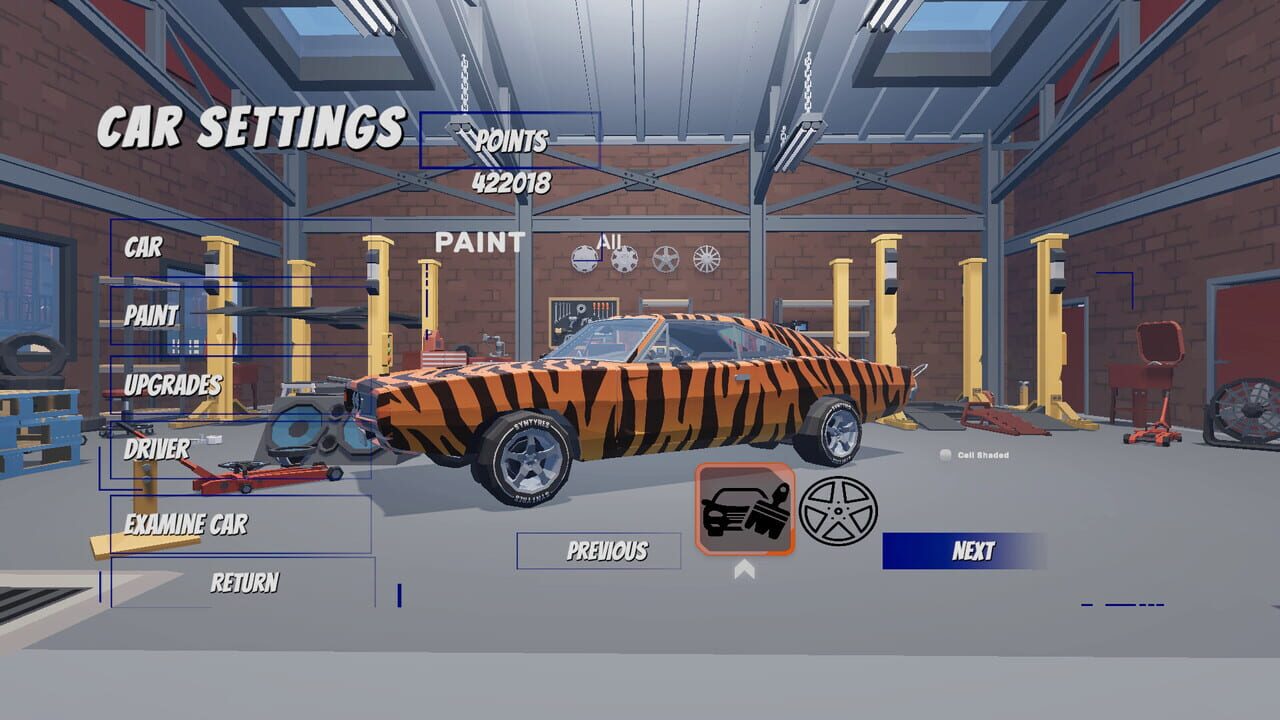Enable the Cell Shaded checkbox

point(944,455)
